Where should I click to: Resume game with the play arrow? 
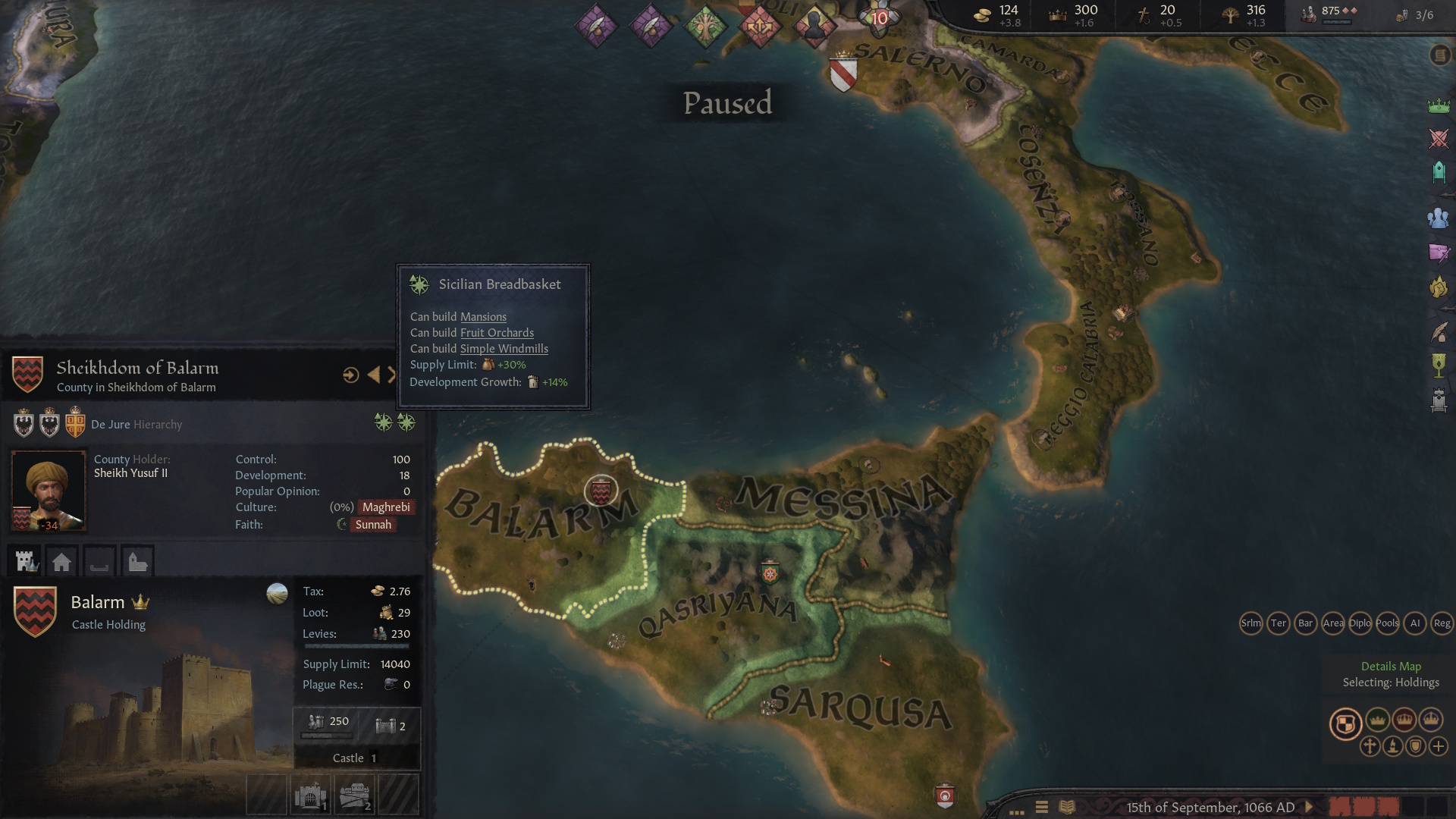1309,807
